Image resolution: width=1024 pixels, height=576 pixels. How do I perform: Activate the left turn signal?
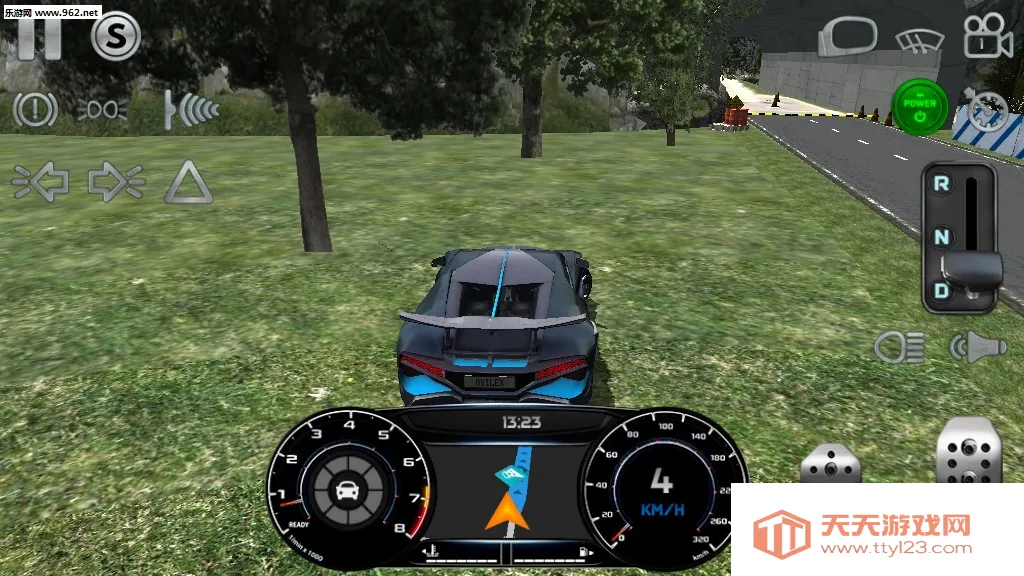(40, 182)
